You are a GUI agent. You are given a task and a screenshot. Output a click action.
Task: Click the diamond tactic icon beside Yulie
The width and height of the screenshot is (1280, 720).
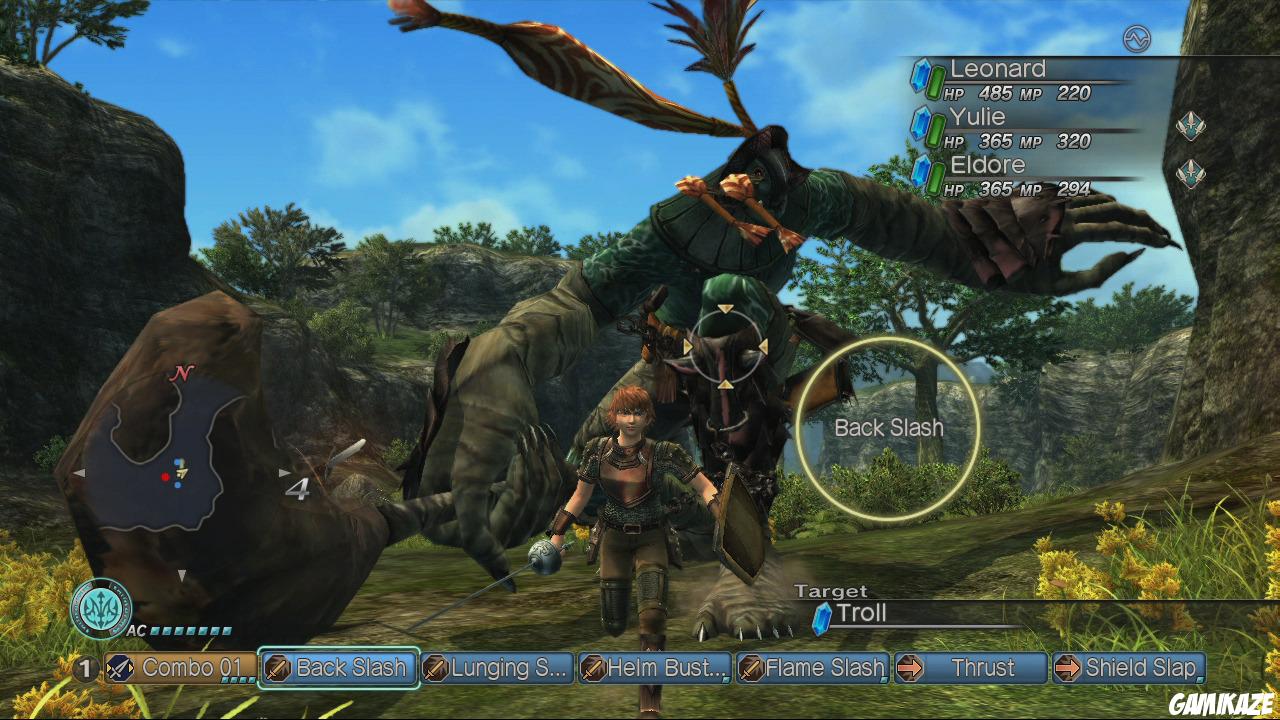tap(1190, 126)
